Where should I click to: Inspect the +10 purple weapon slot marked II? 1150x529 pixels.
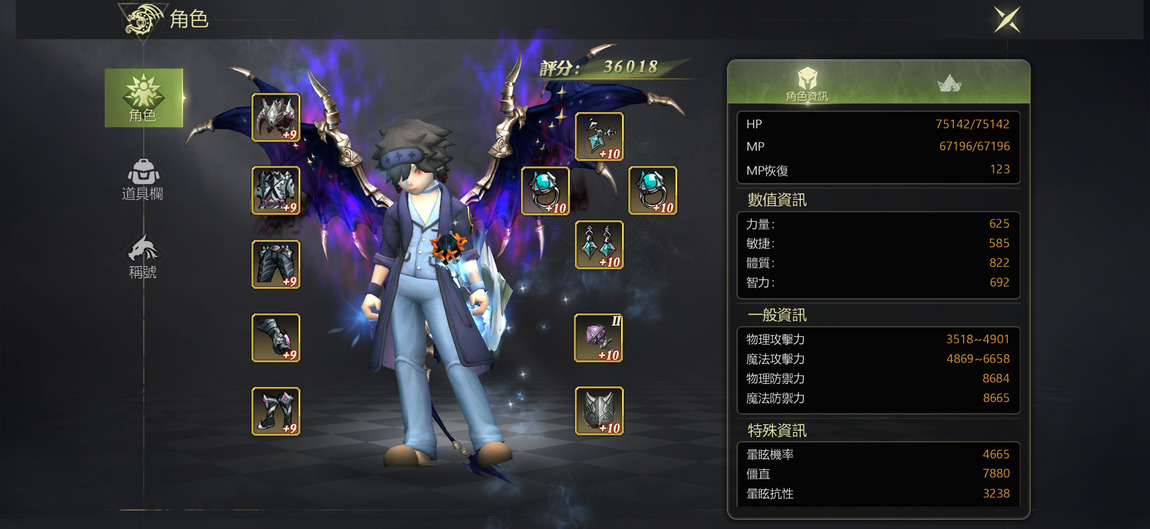point(599,338)
